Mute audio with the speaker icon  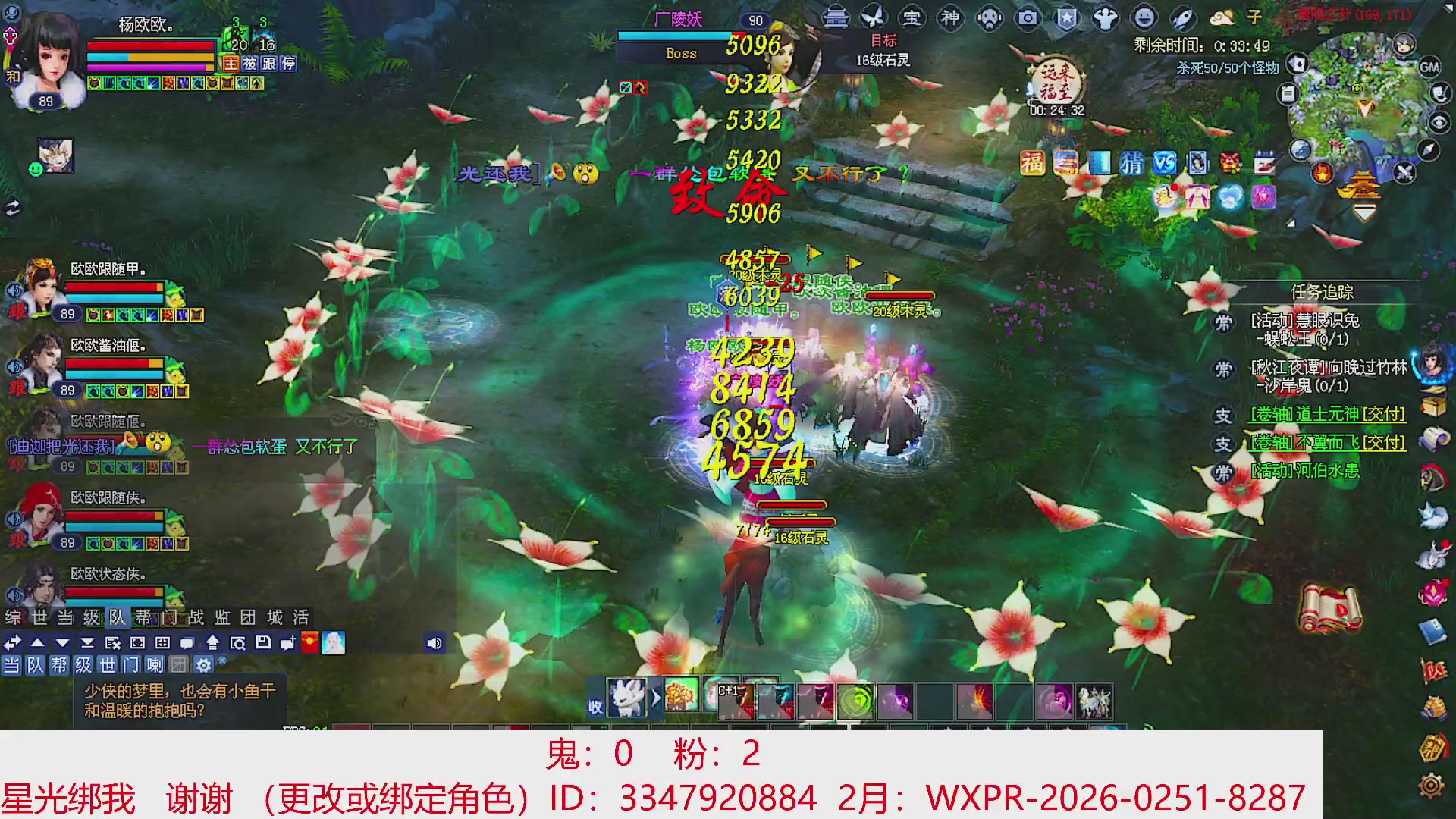pos(434,643)
